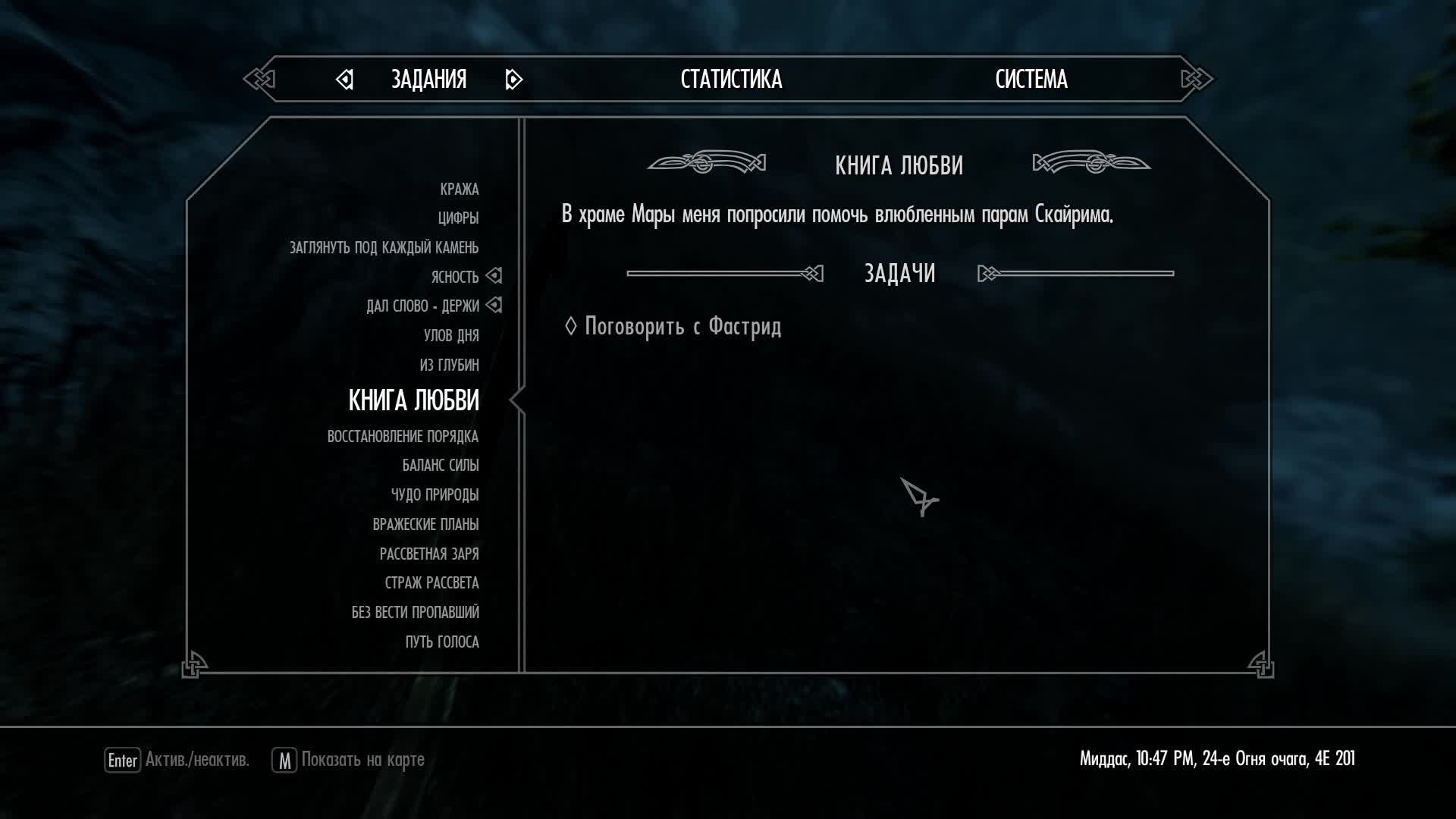The width and height of the screenshot is (1456, 819).
Task: Click Актив./неактив. option
Action: point(196,758)
